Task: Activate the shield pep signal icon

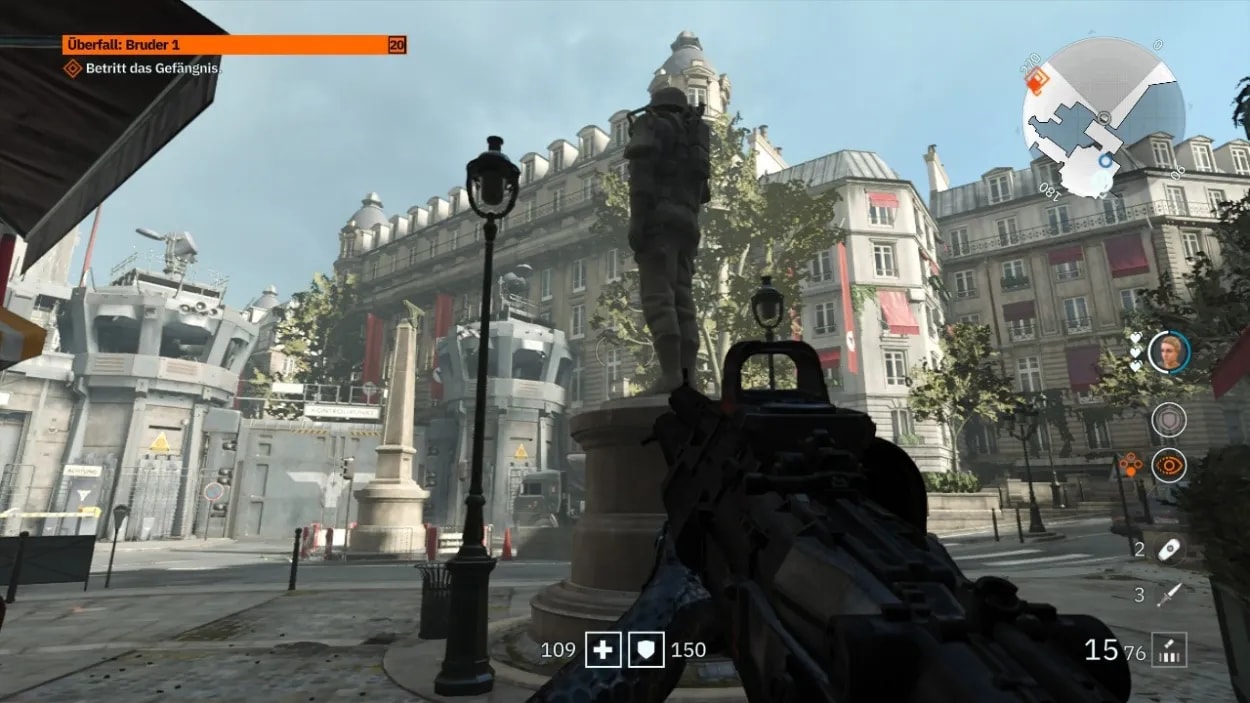Action: pyautogui.click(x=1168, y=419)
